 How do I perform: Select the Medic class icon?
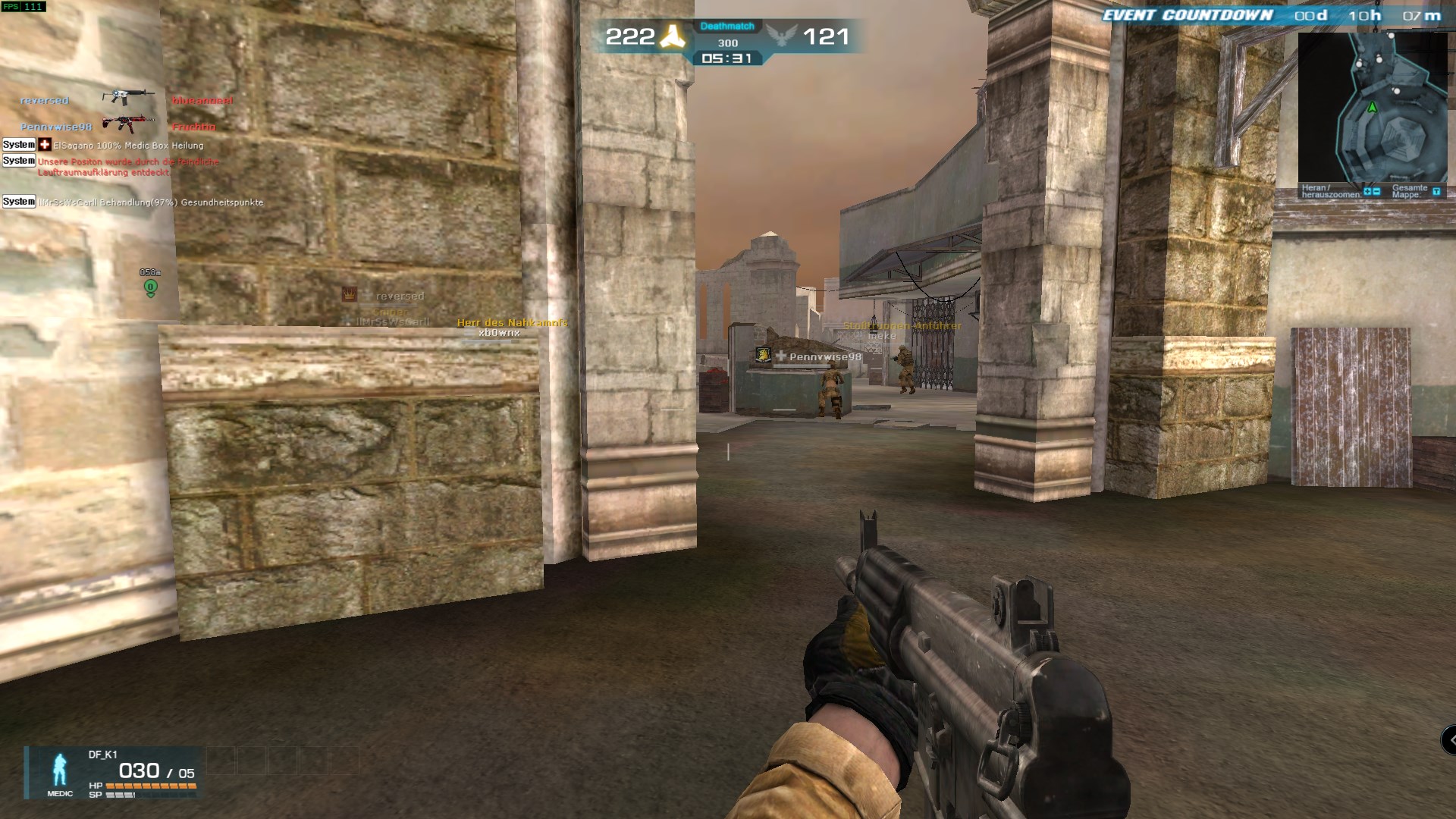pos(60,772)
